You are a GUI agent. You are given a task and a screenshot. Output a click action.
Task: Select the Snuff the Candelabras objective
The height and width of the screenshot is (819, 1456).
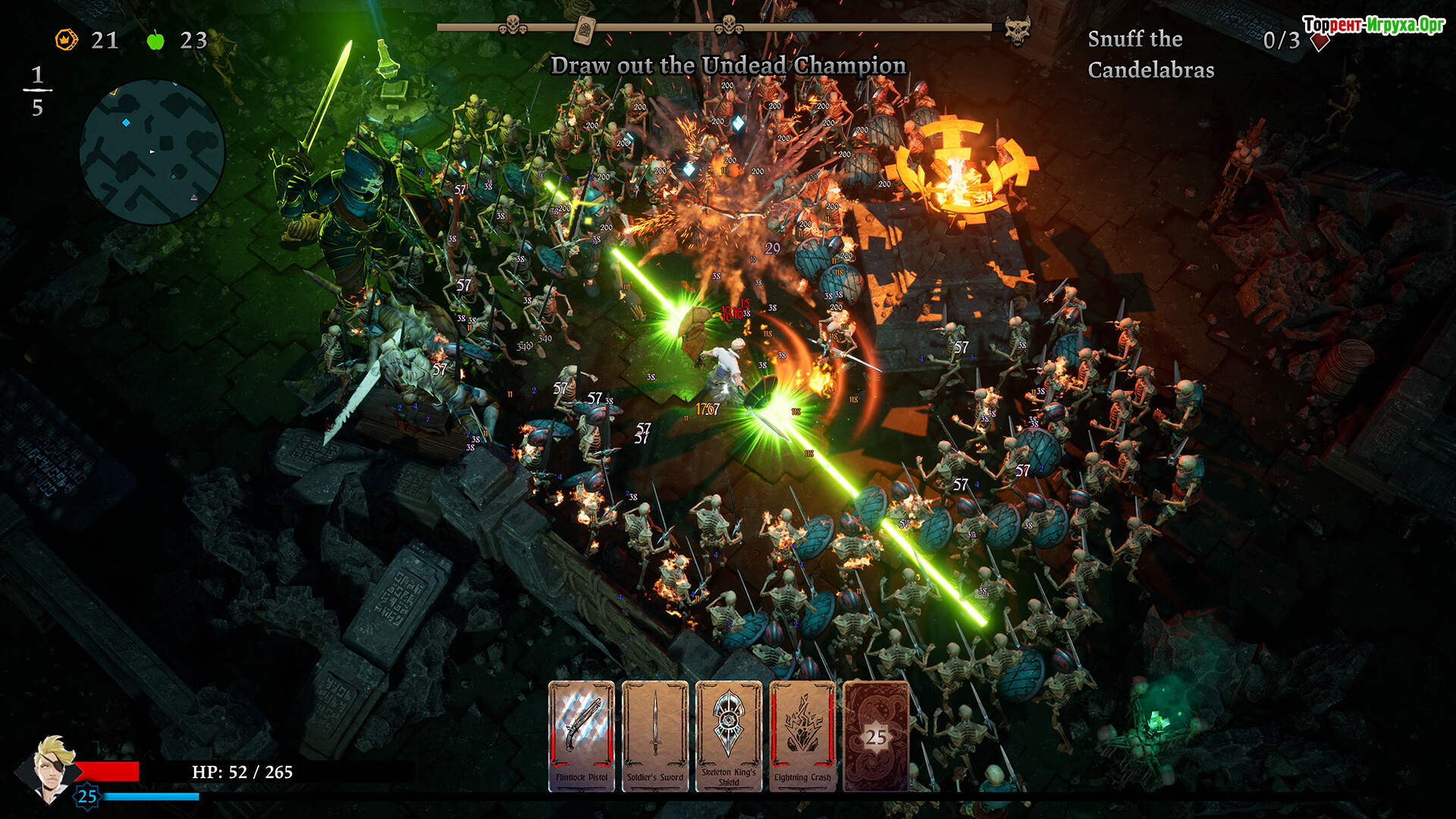[x=1150, y=54]
